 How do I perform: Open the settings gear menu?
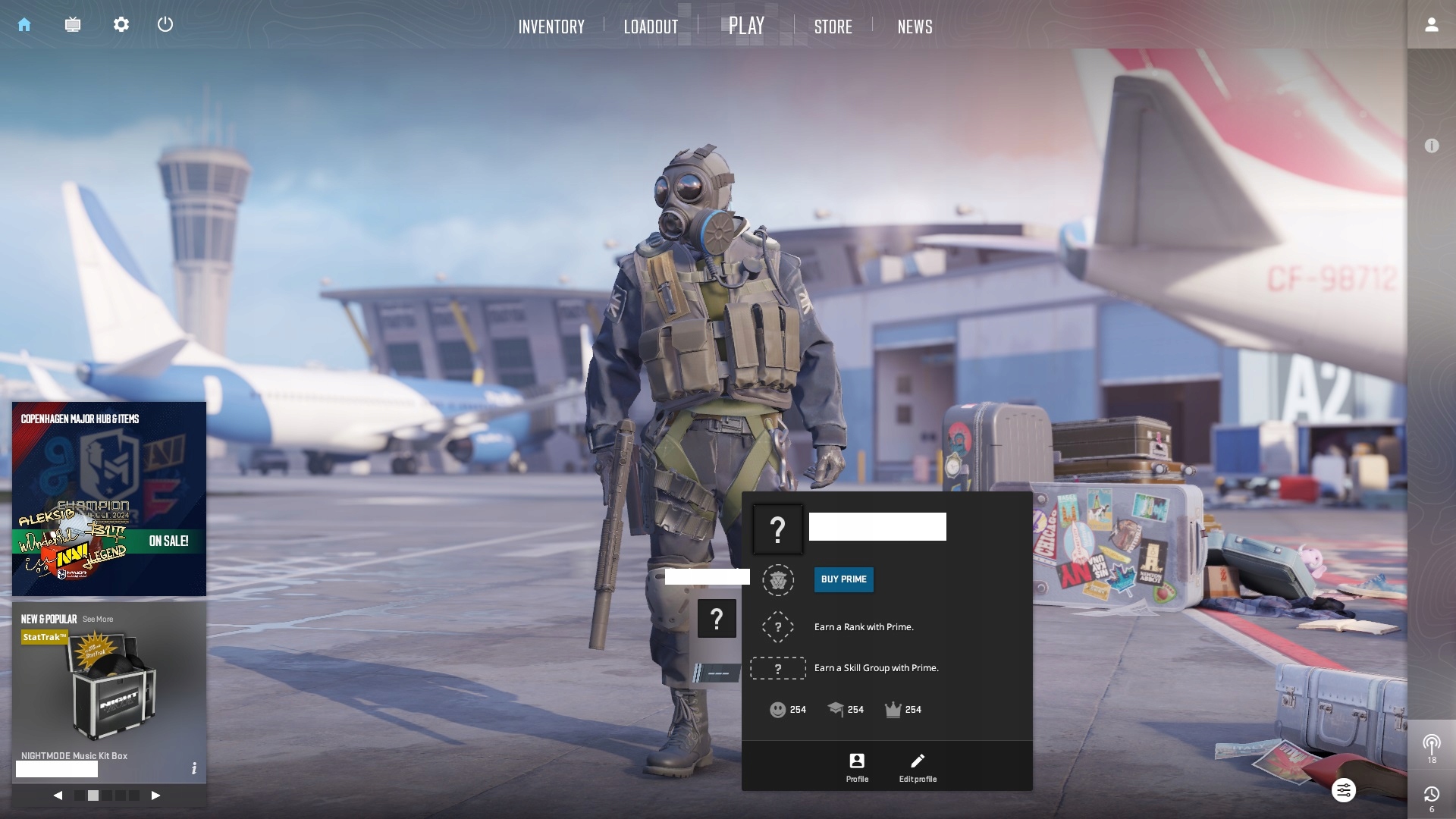click(x=121, y=25)
